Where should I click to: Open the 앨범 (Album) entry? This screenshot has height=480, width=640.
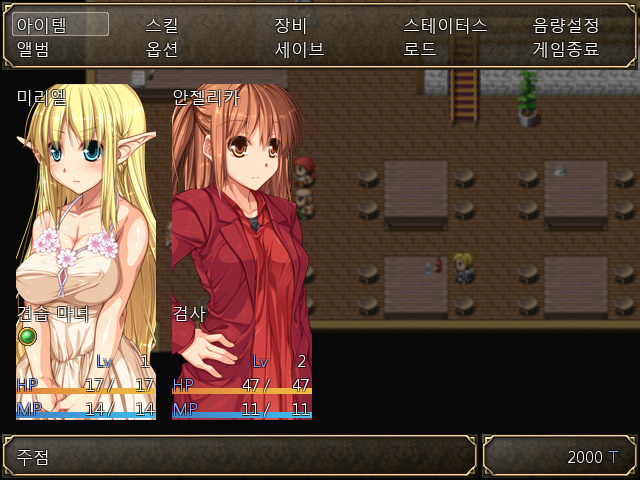pyautogui.click(x=33, y=48)
